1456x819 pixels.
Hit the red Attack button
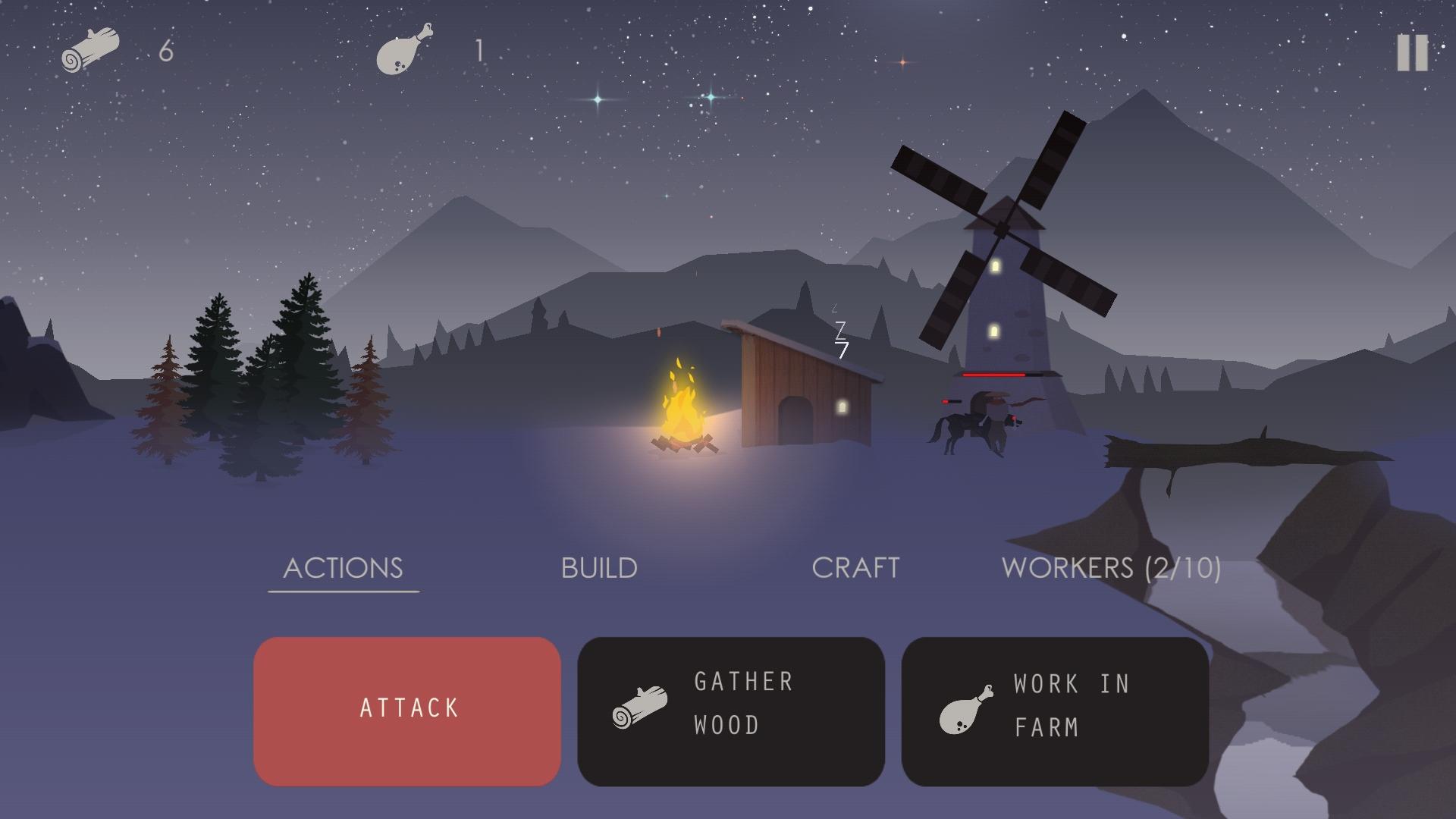[x=407, y=711]
